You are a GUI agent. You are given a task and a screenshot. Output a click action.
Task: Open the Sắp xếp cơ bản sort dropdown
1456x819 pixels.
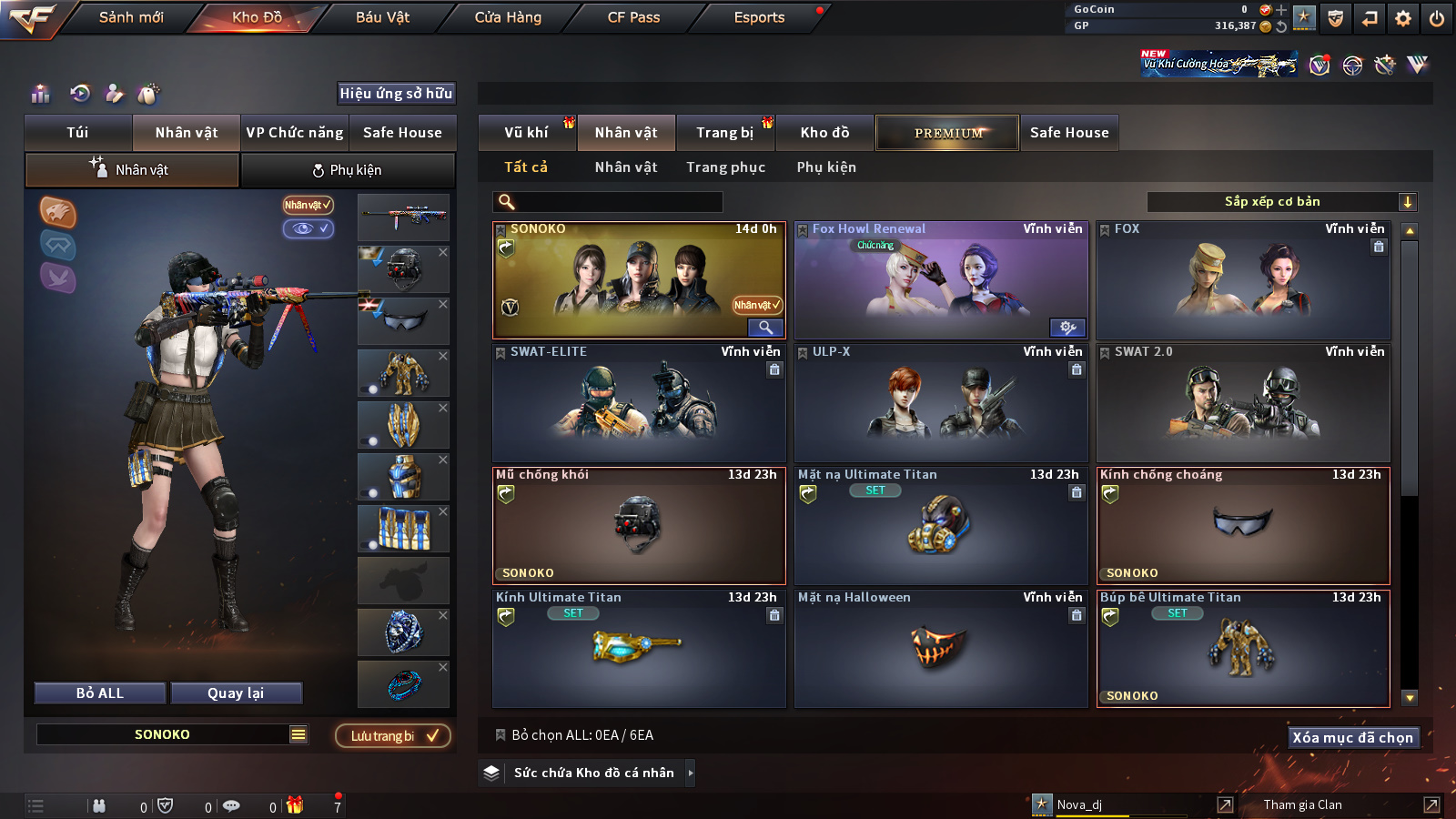coord(1281,202)
